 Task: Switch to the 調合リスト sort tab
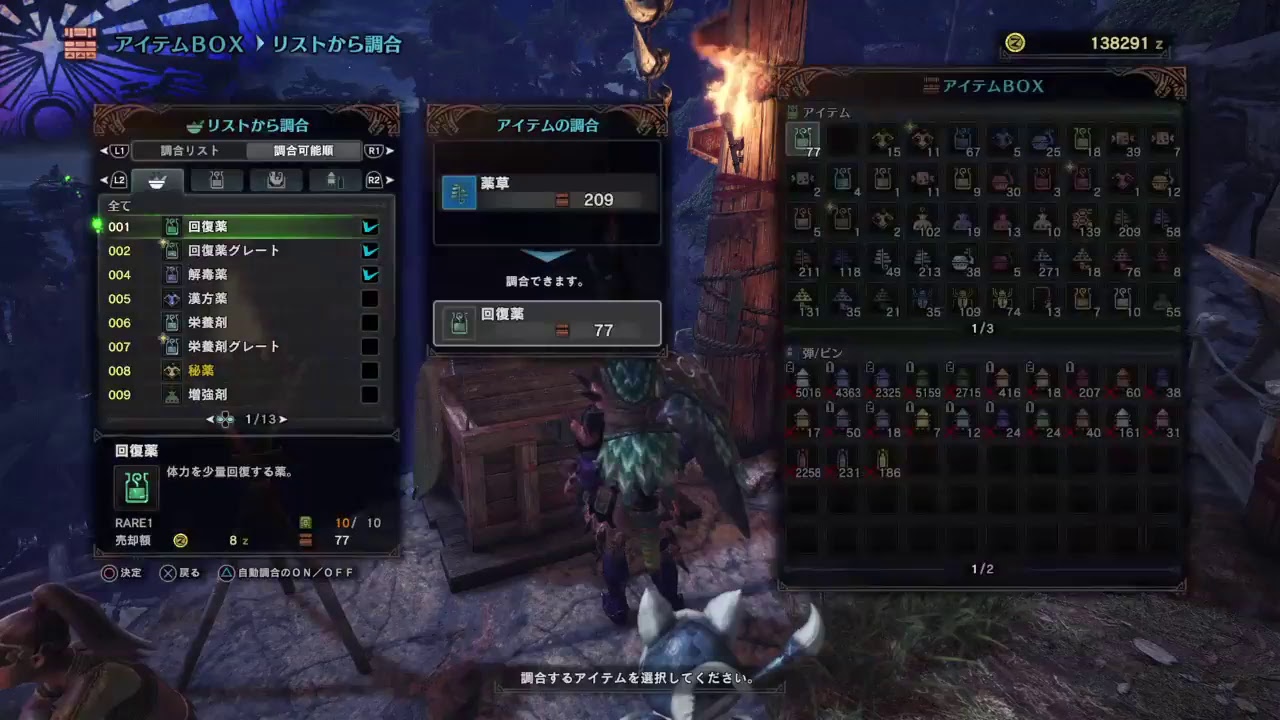190,151
